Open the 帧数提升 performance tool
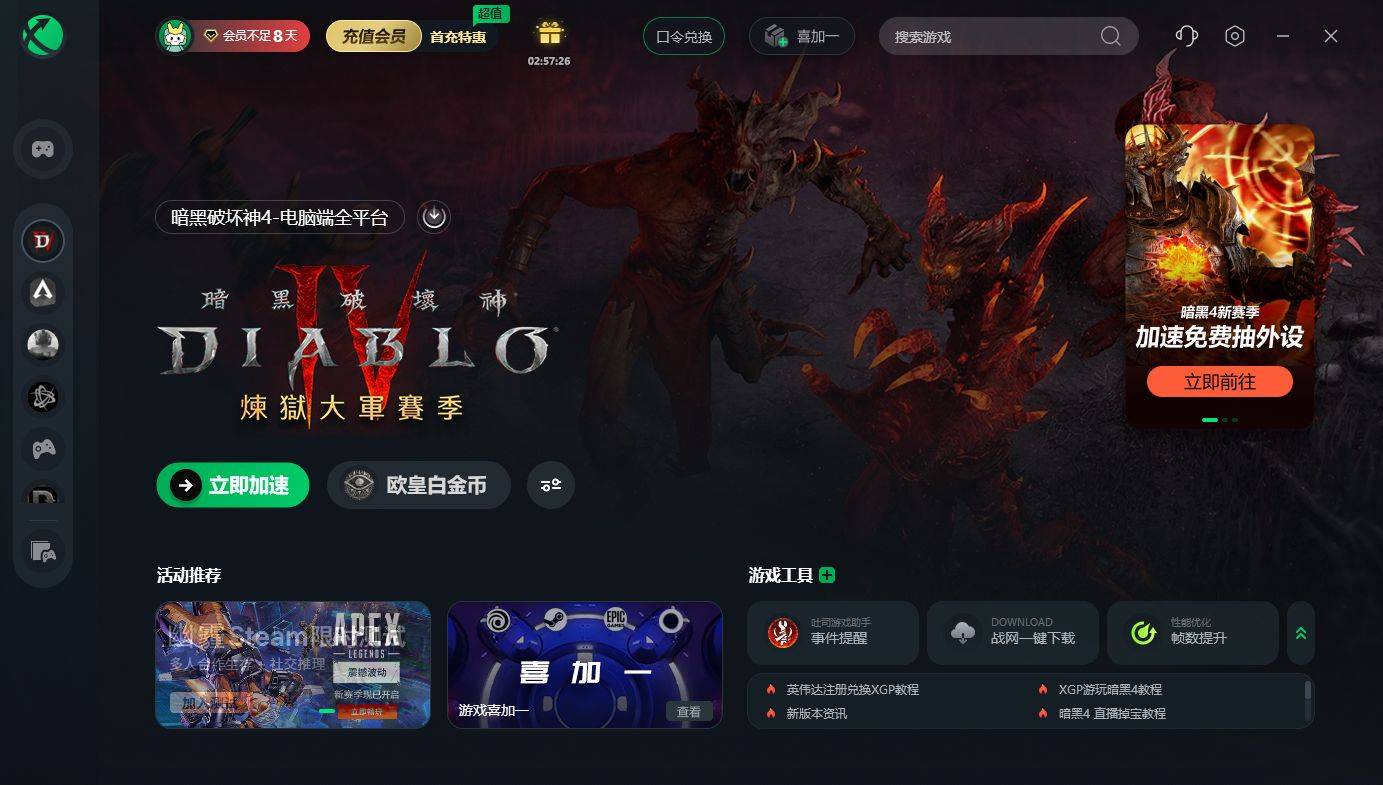 (x=1192, y=633)
